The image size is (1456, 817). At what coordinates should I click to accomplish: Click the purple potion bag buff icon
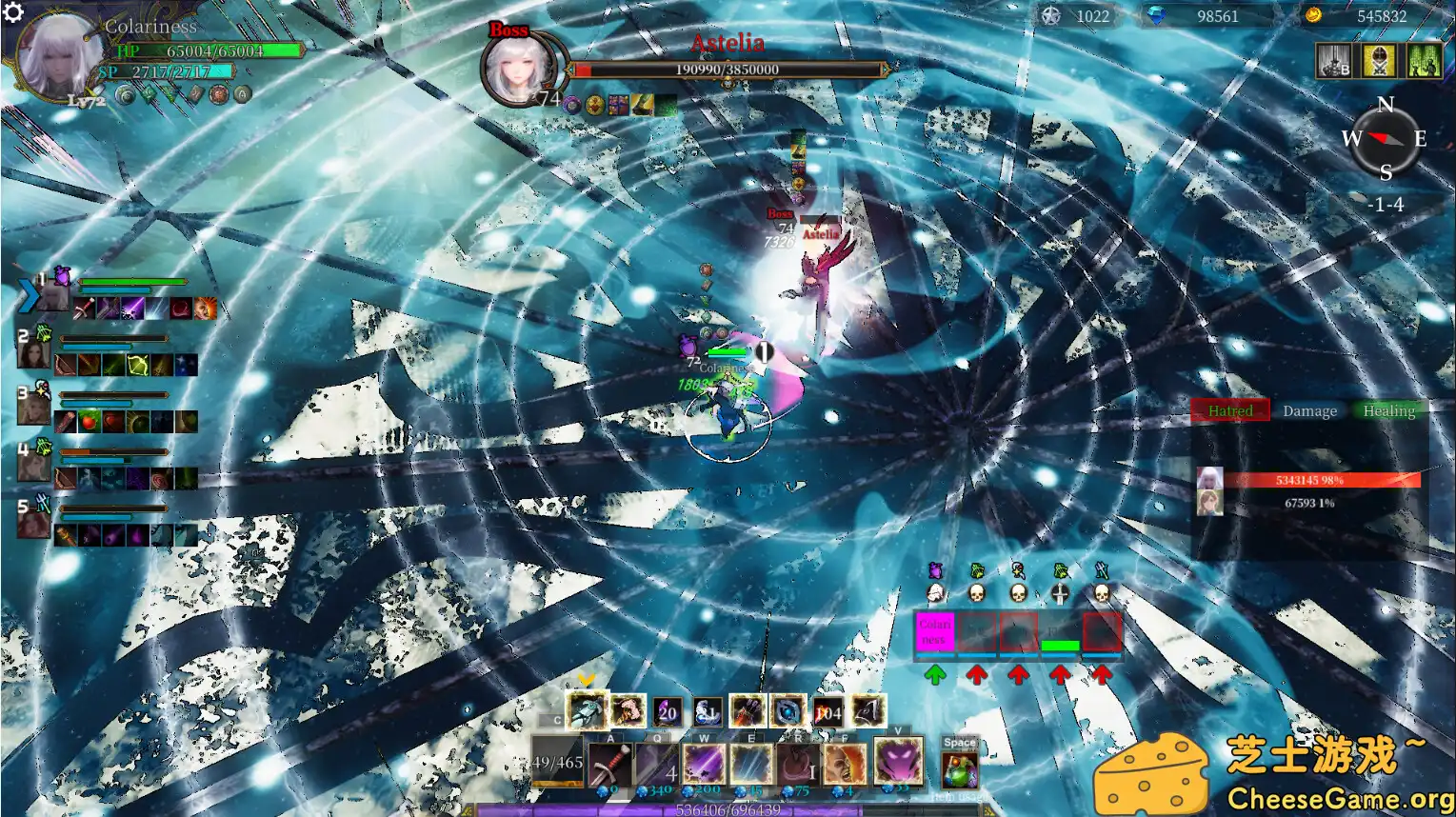point(936,569)
